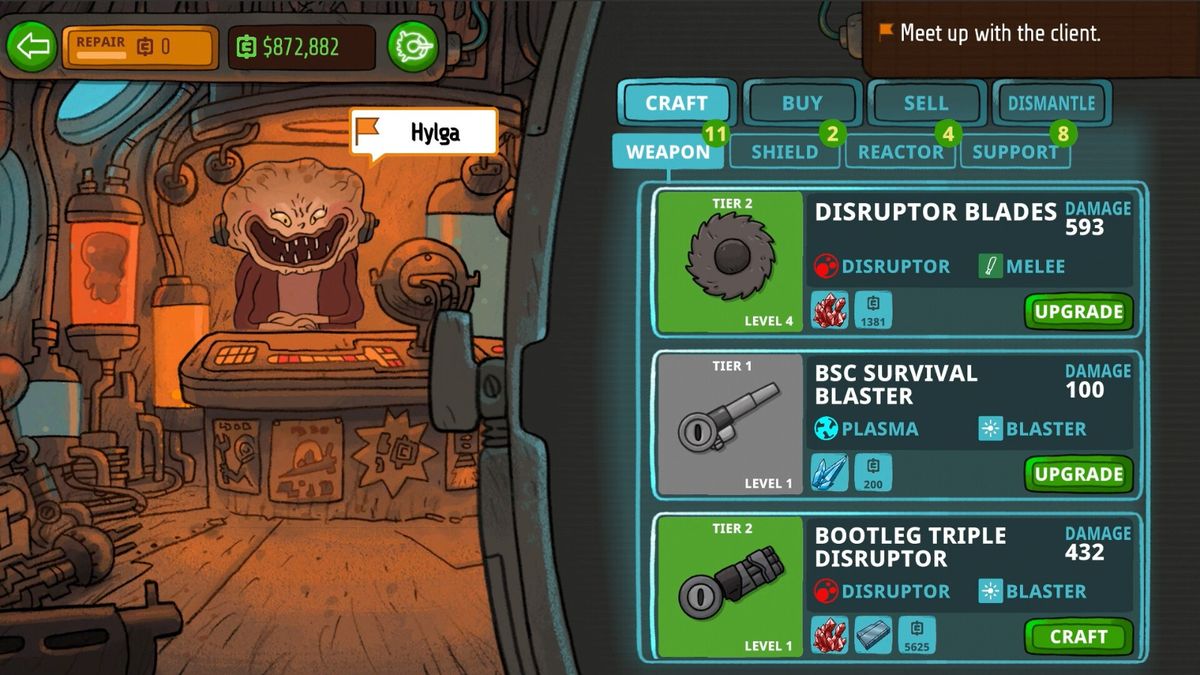Select the BSC Survival Blaster thumbnail

[730, 423]
